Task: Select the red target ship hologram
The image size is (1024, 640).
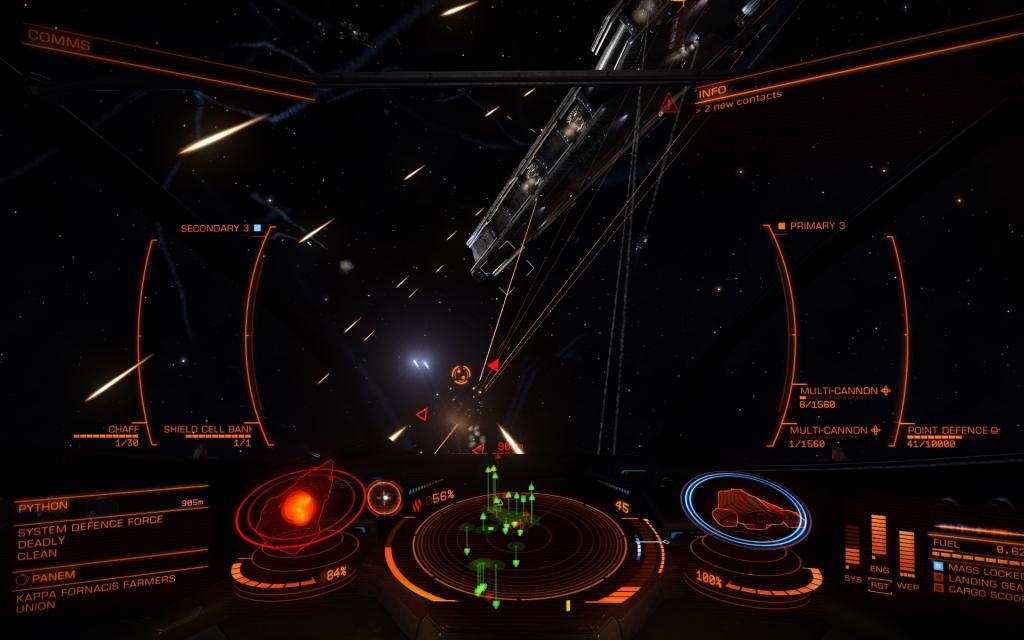Action: click(298, 508)
